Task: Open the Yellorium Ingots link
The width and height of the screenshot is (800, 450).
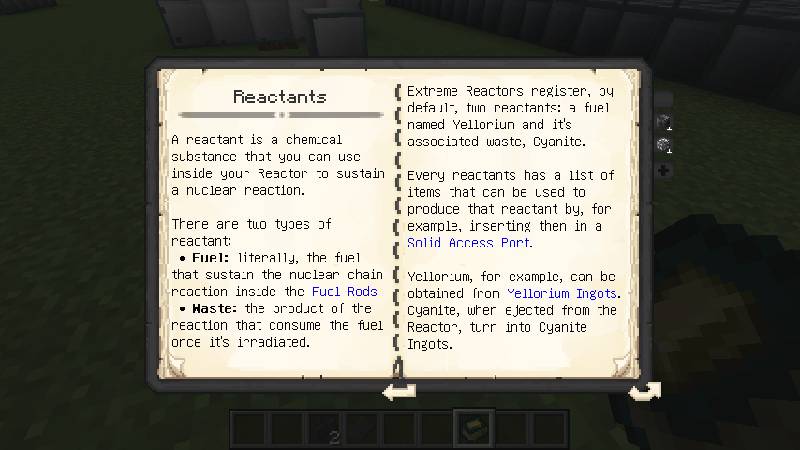Action: pos(562,293)
